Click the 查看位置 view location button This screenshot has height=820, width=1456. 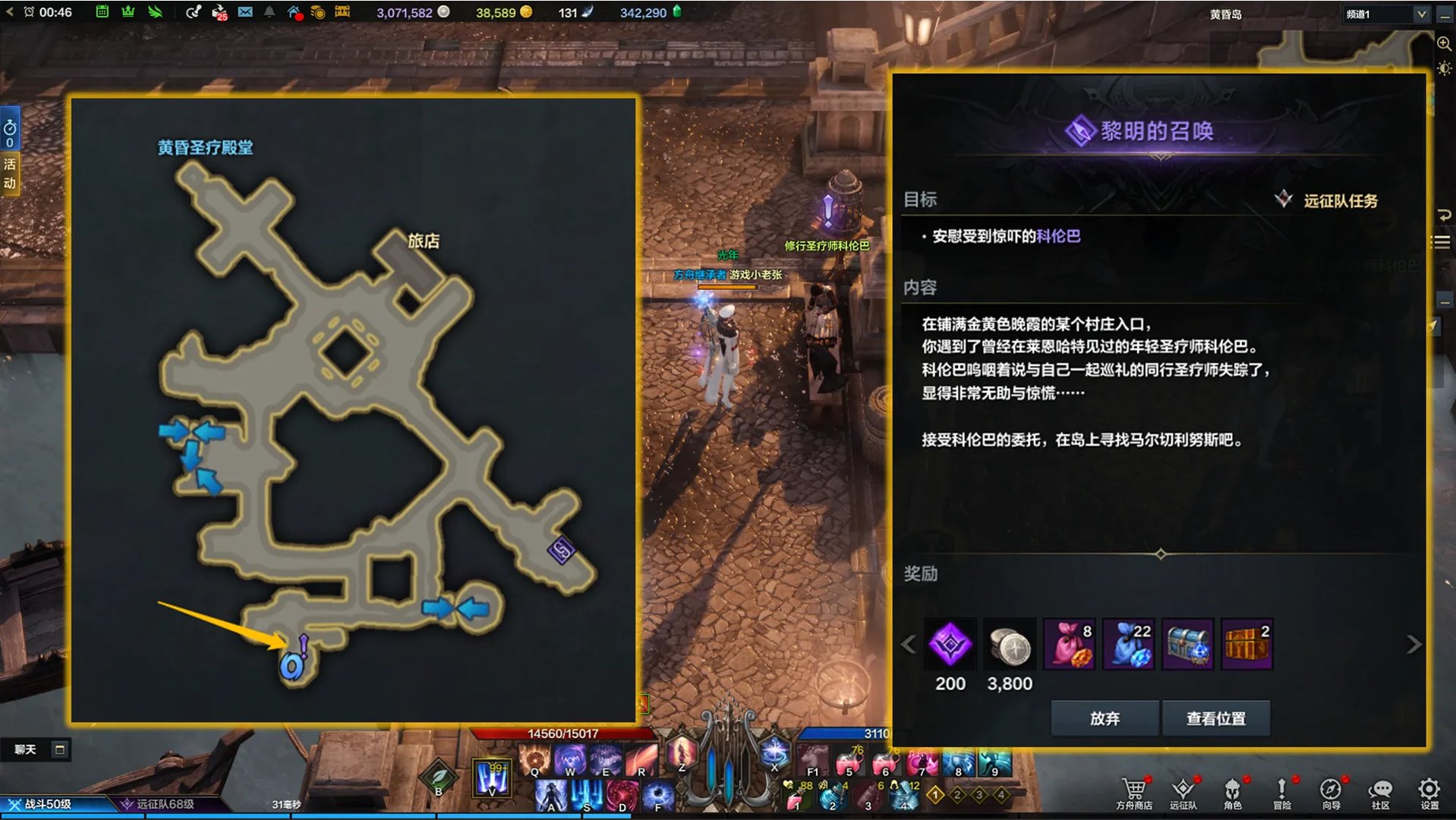(x=1216, y=717)
